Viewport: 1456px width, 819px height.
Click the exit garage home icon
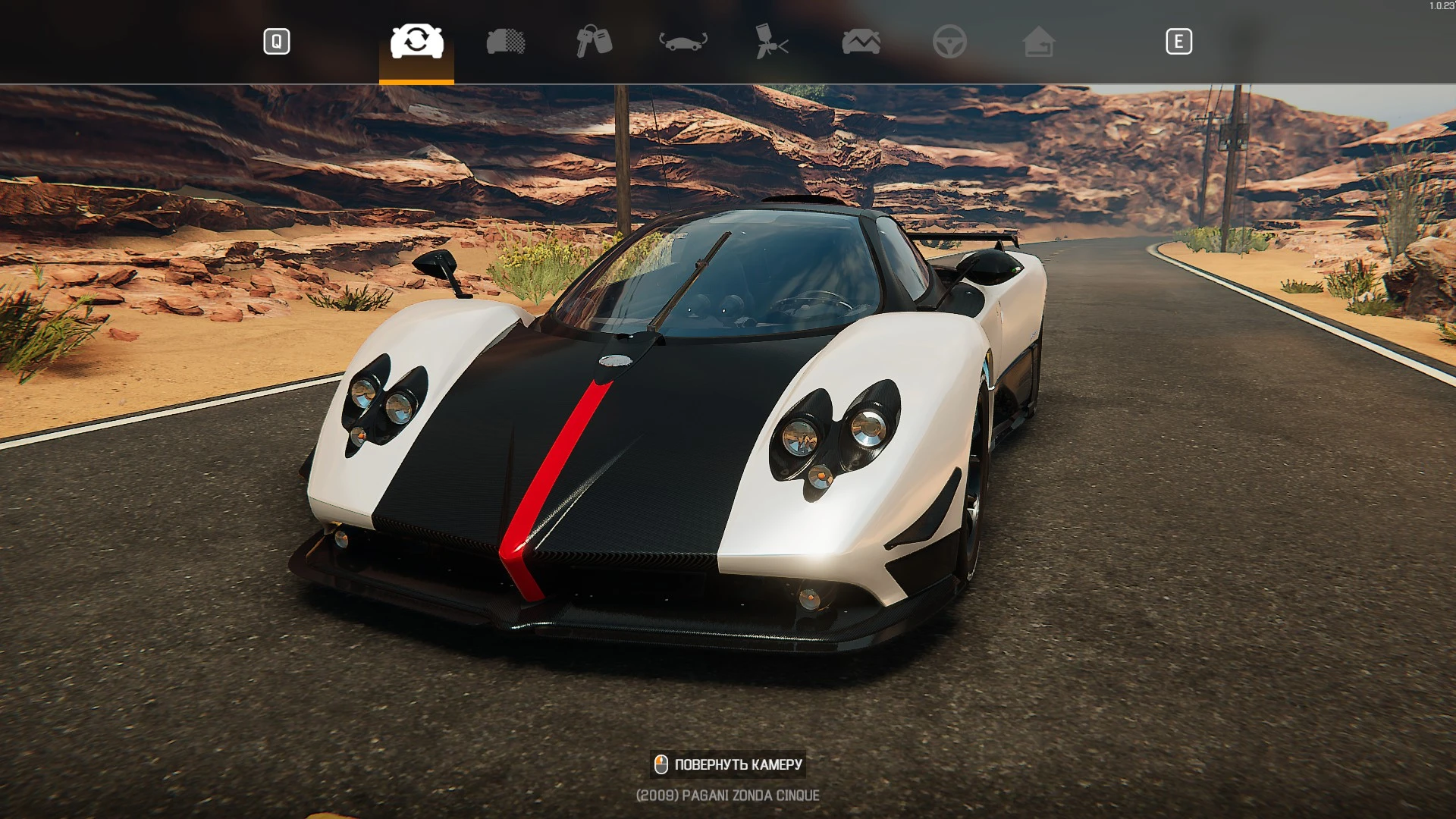[1040, 42]
